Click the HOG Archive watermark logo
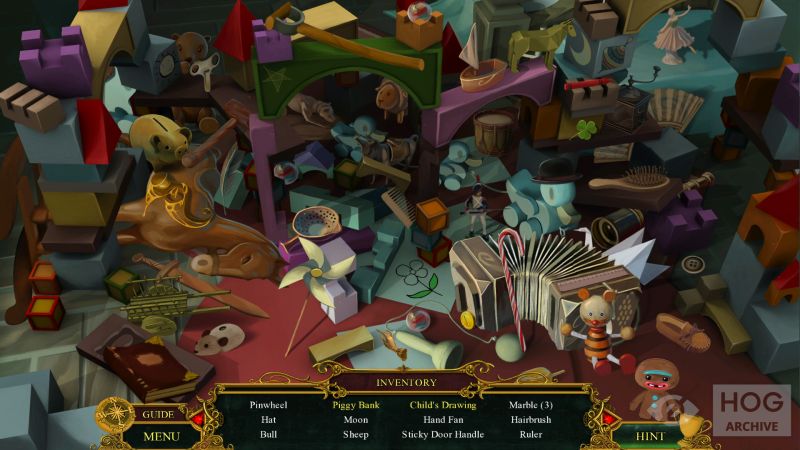This screenshot has height=450, width=800. point(751,410)
